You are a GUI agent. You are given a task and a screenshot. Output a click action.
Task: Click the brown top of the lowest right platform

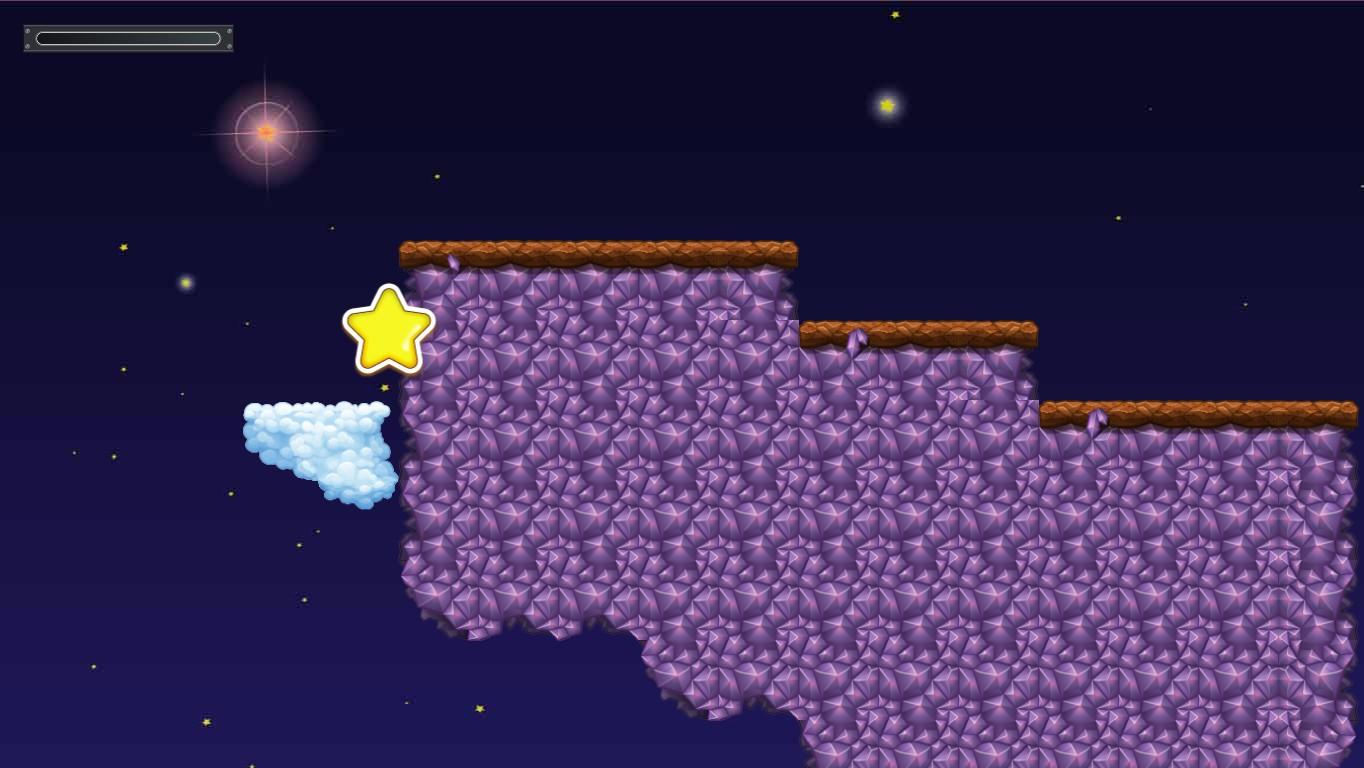(1200, 412)
